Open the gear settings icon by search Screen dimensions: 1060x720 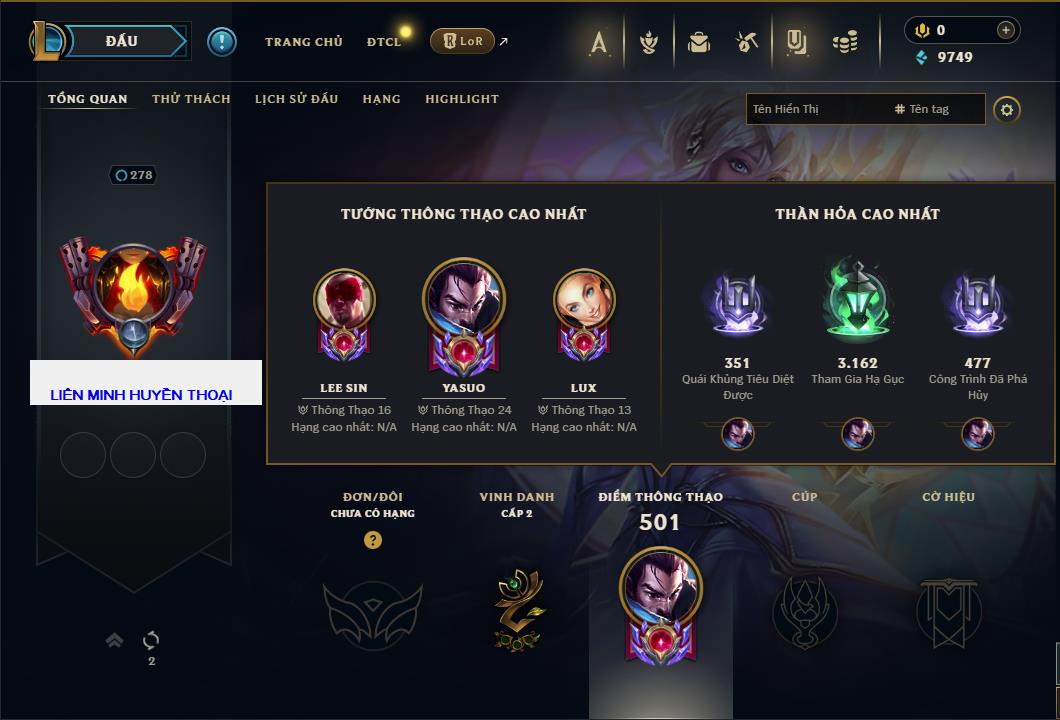pos(1007,109)
